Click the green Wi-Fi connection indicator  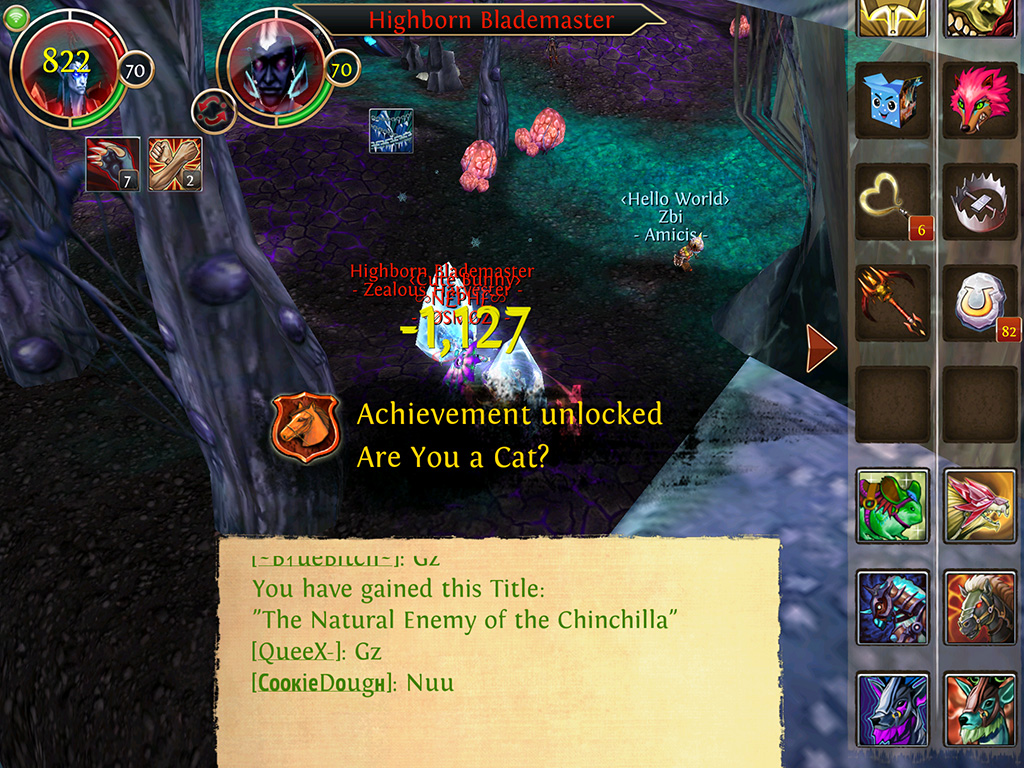[17, 18]
